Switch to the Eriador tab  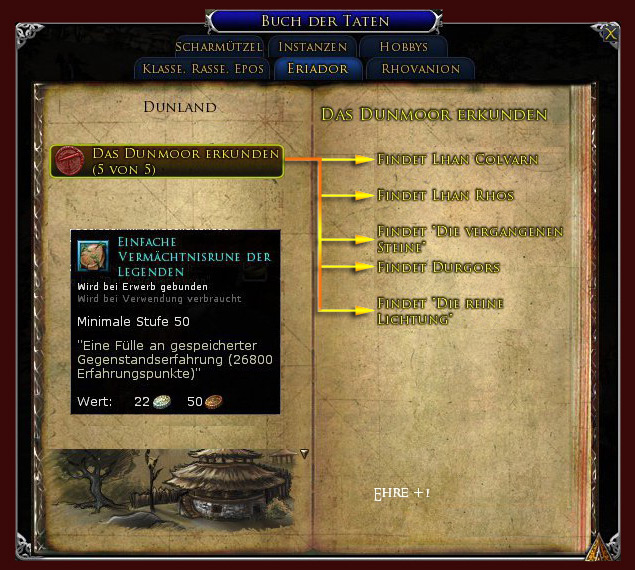point(318,69)
